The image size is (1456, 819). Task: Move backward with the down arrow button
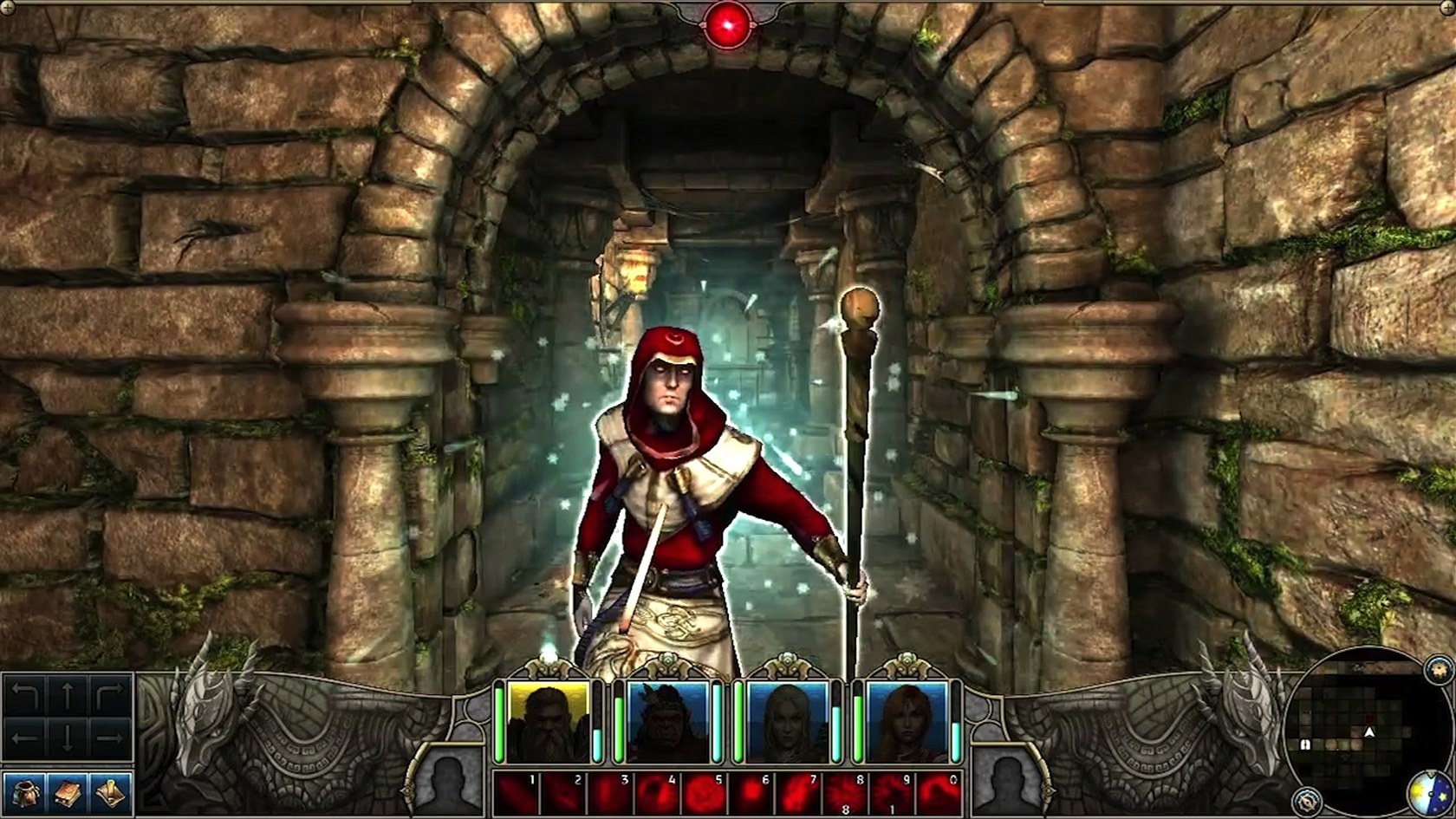(68, 739)
